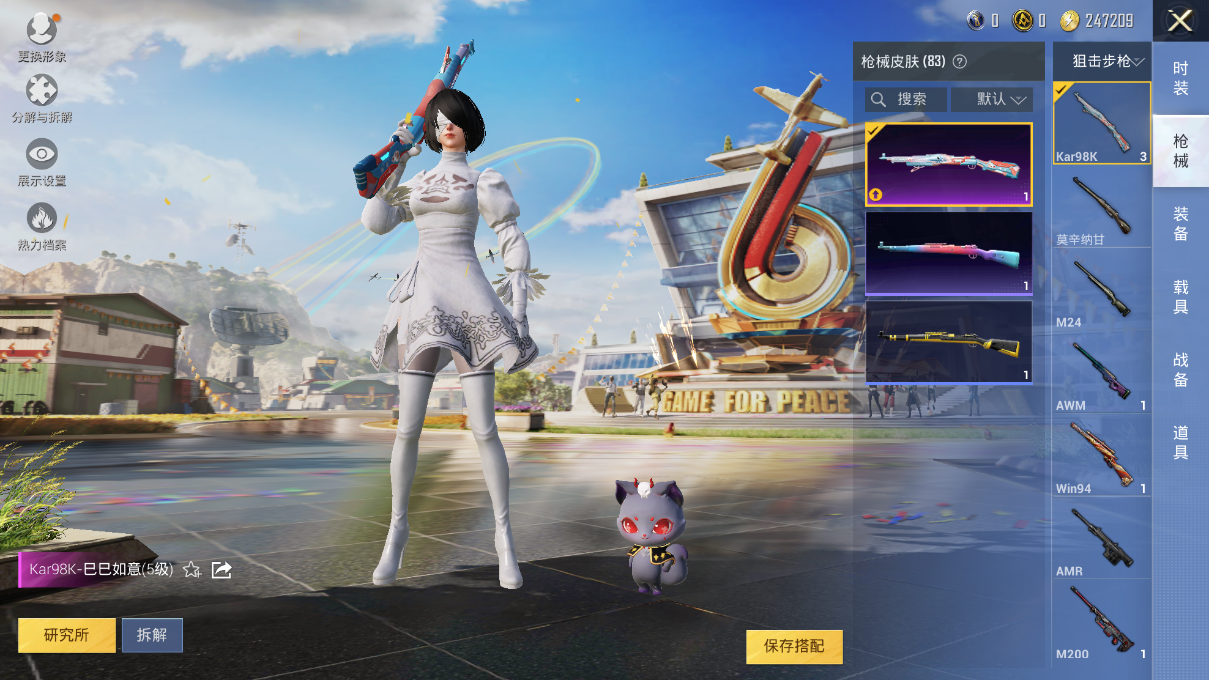This screenshot has height=680, width=1209.
Task: Click the 搜索 search box
Action: coord(906,99)
